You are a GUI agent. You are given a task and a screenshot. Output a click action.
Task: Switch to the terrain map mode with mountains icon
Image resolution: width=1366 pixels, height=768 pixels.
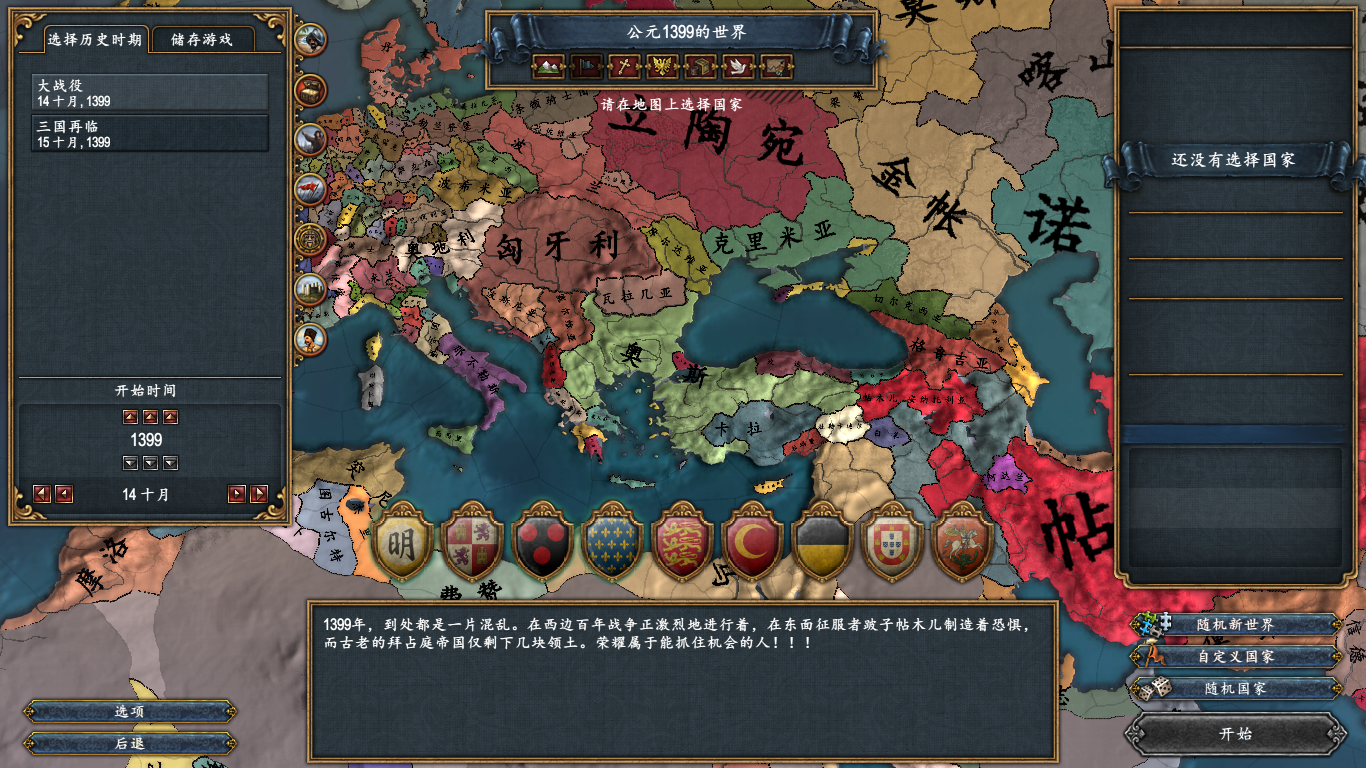point(548,67)
